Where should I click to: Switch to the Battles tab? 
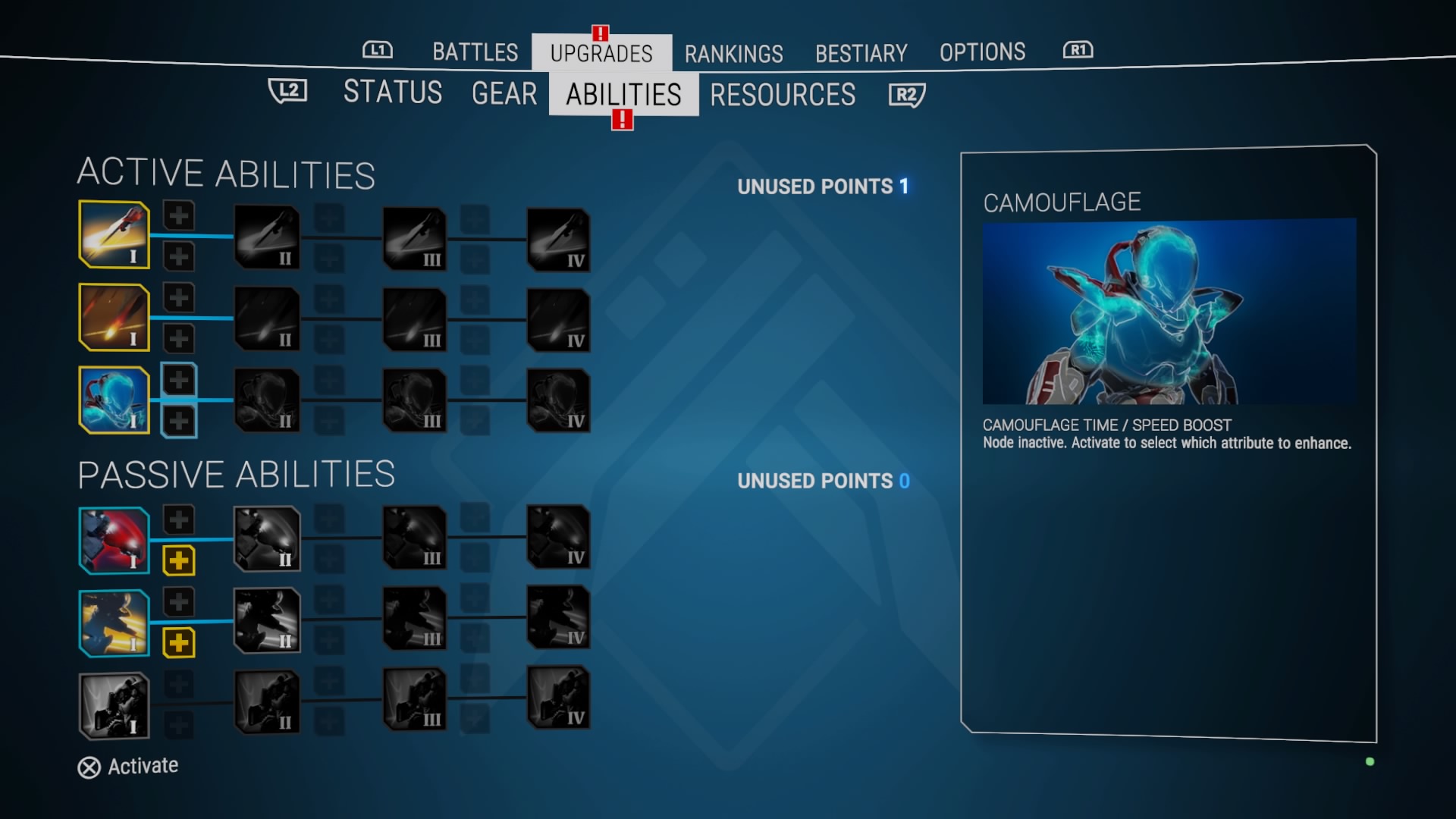[475, 52]
